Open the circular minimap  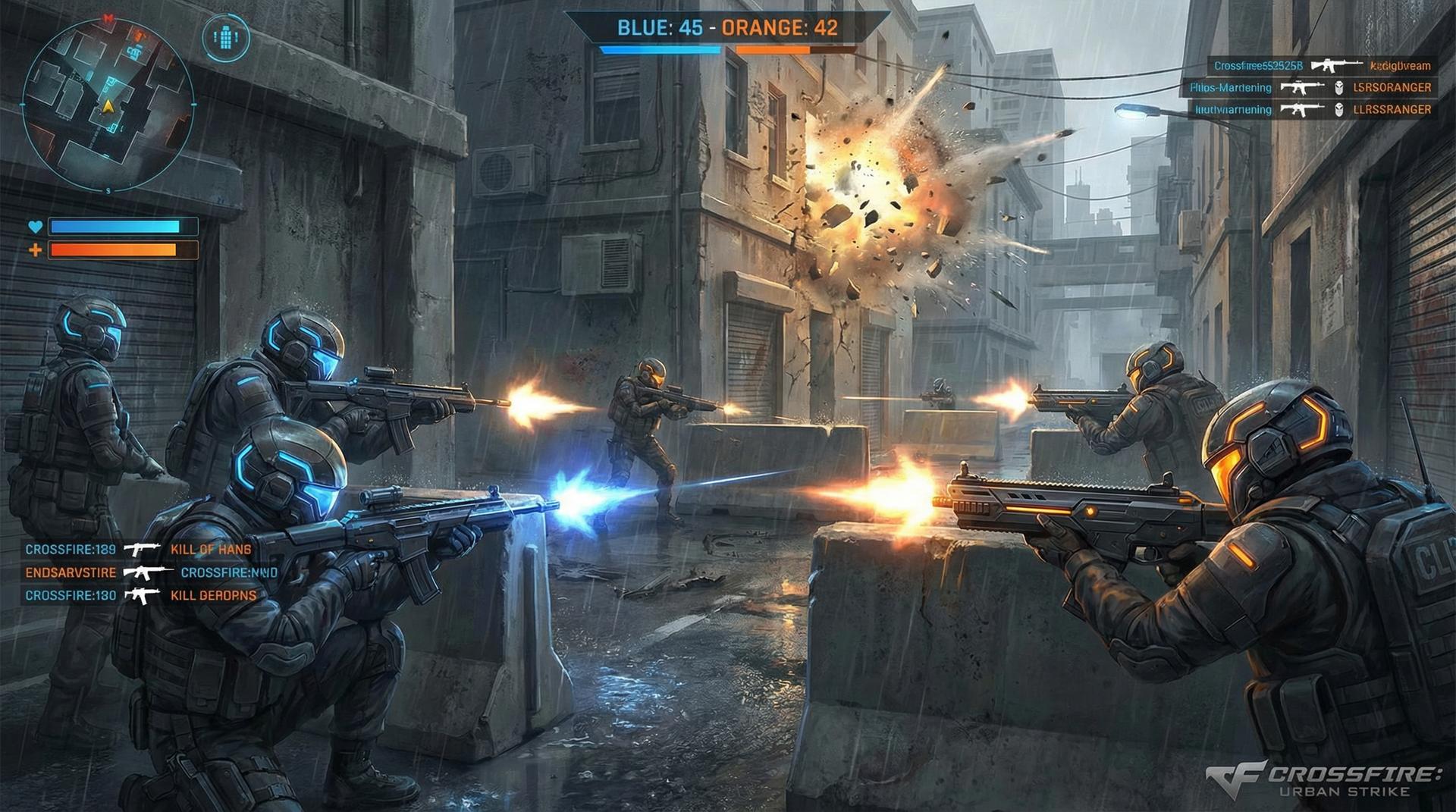pyautogui.click(x=107, y=104)
